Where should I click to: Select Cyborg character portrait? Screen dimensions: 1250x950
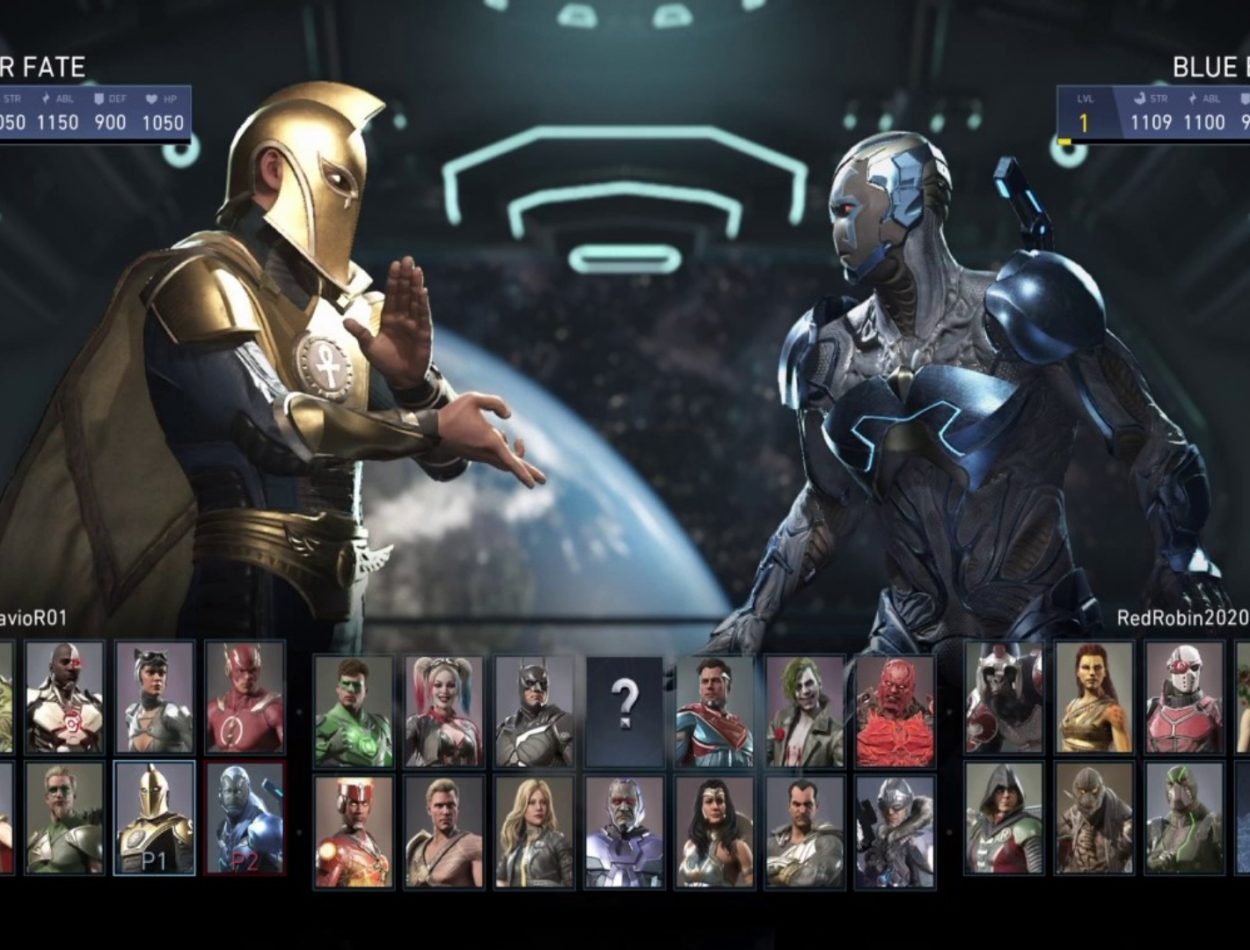pyautogui.click(x=64, y=697)
